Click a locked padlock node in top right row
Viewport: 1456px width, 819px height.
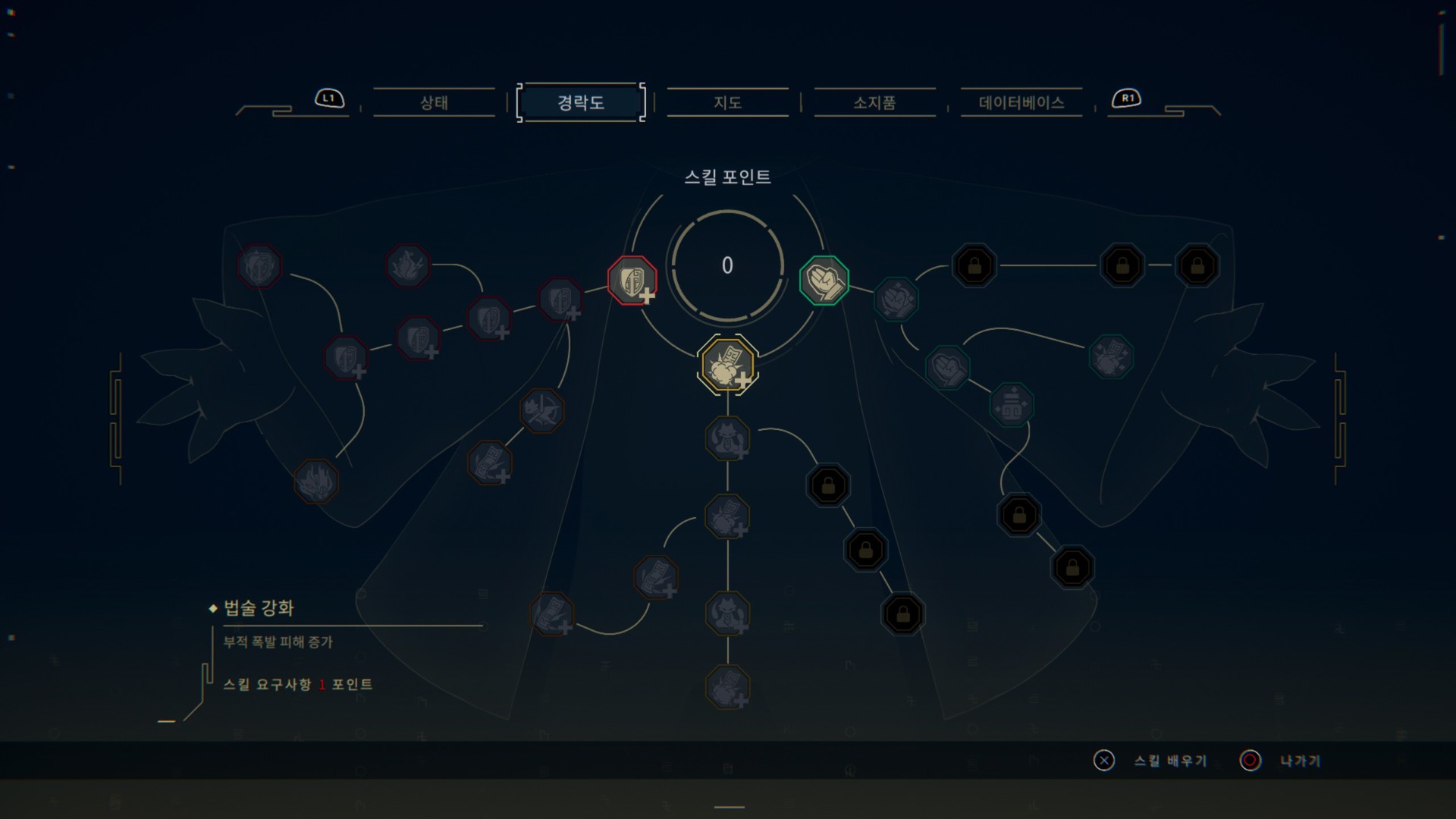(x=974, y=264)
